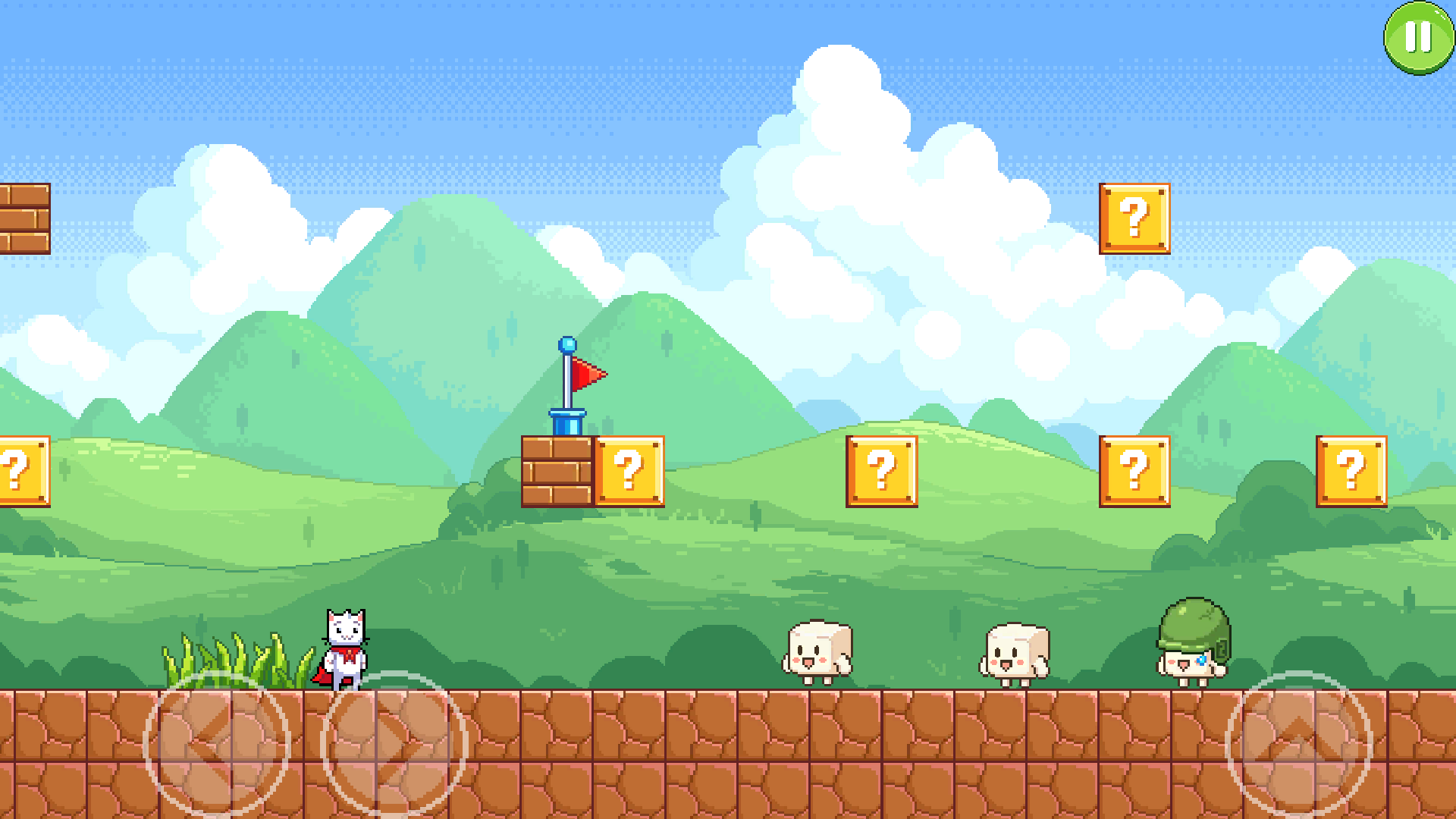Hit the question block beside the flag
Screen dimensions: 1456x819
coord(628,472)
